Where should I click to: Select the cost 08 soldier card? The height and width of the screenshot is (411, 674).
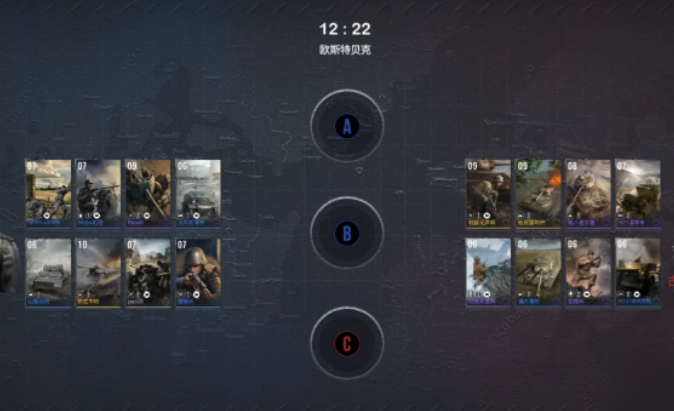(588, 190)
